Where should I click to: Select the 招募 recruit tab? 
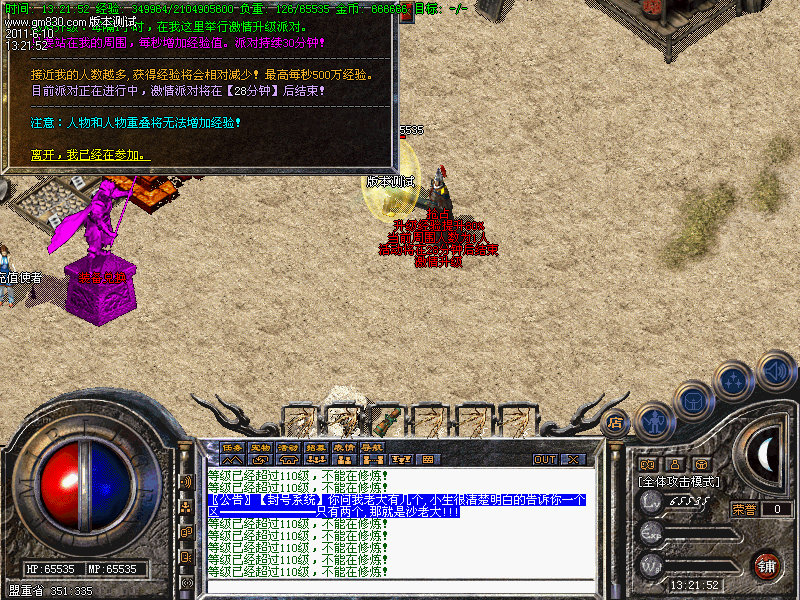pyautogui.click(x=316, y=447)
